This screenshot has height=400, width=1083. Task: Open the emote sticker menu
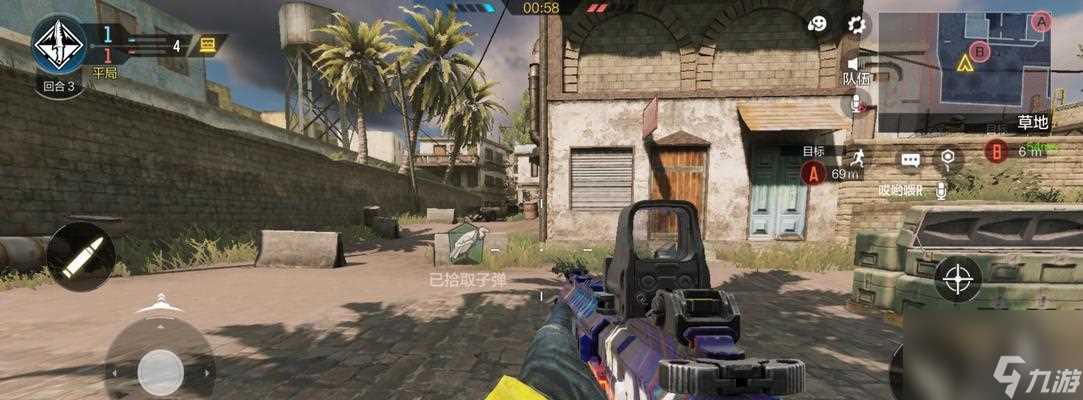tap(818, 24)
